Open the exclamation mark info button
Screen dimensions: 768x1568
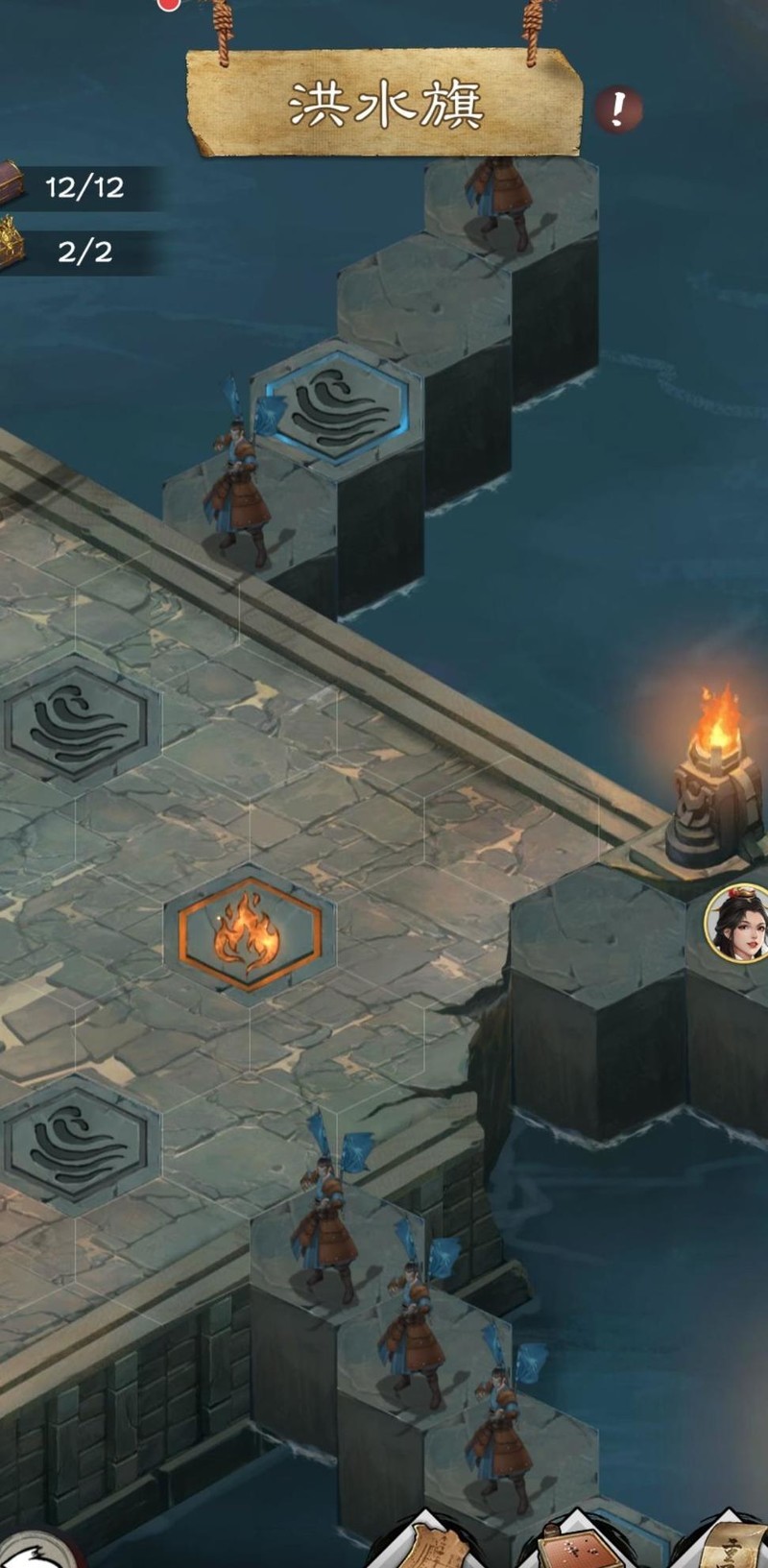point(618,109)
